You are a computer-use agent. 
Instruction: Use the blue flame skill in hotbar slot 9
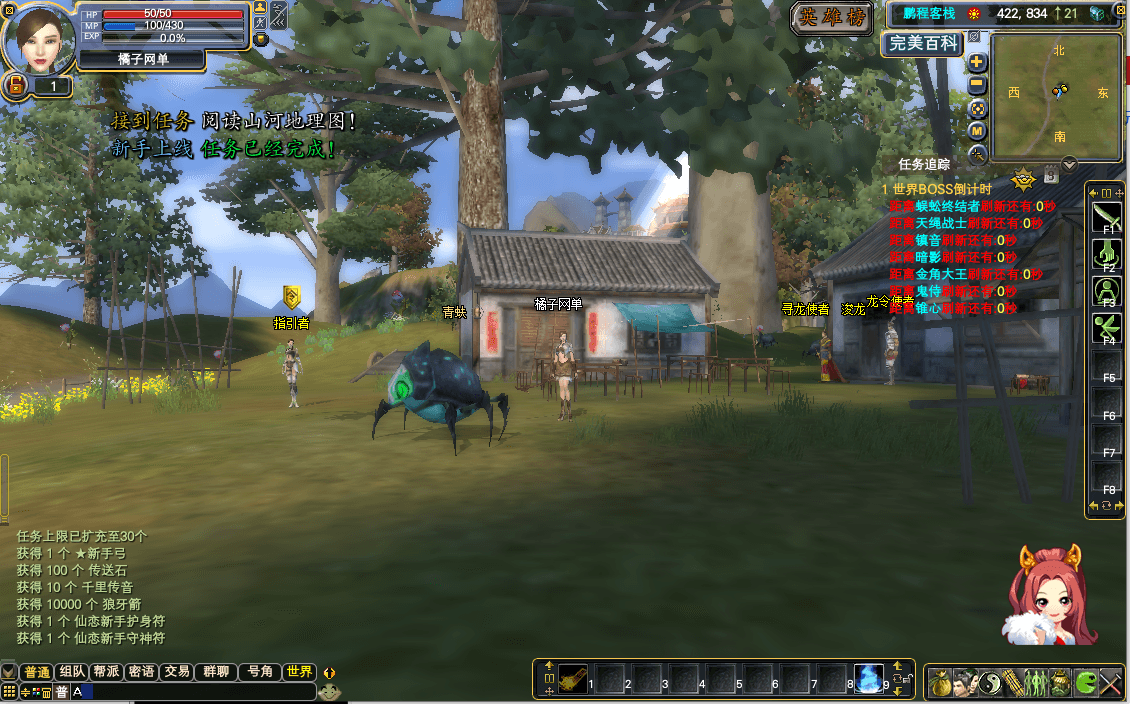[868, 679]
